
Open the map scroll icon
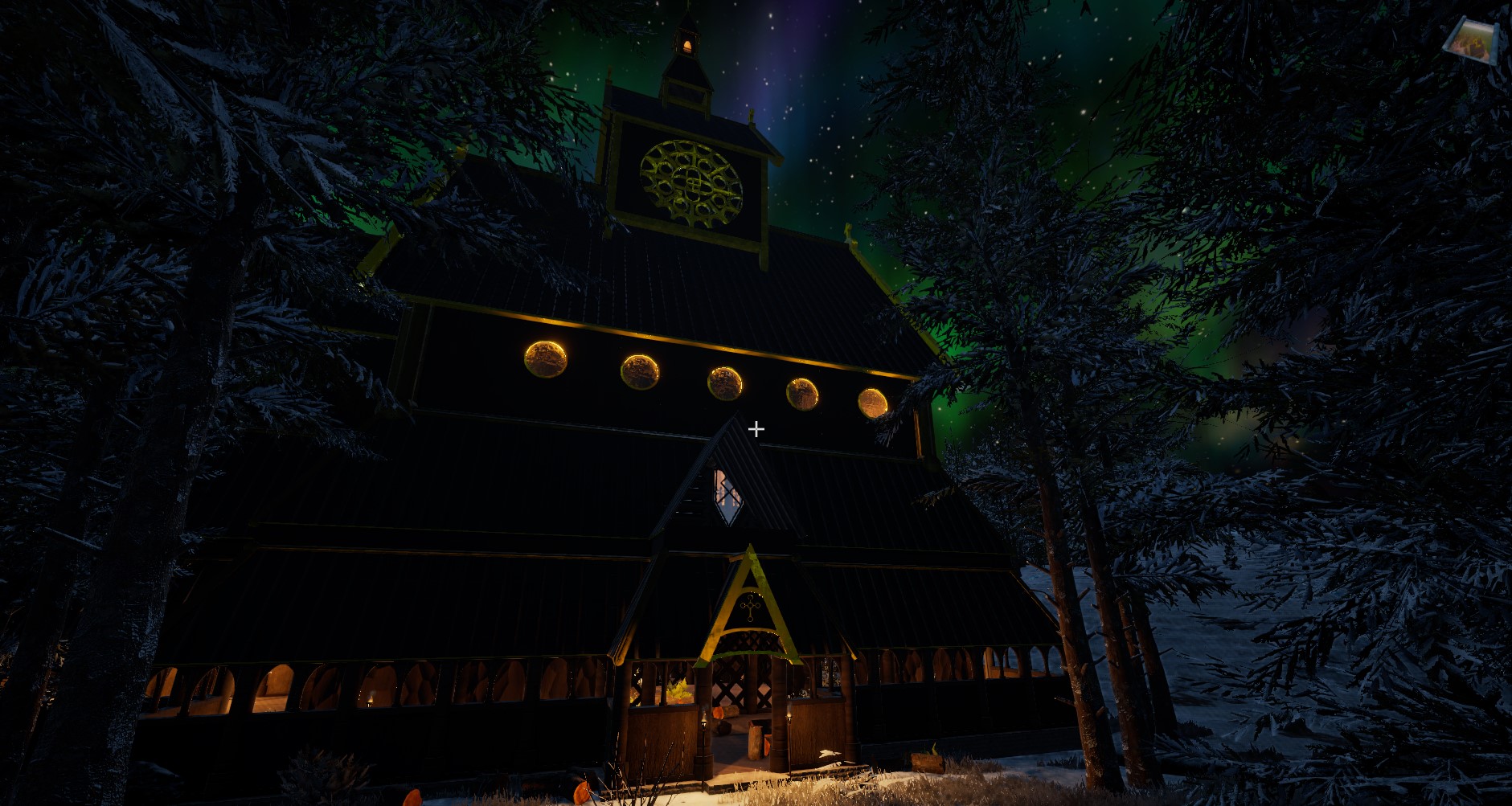click(x=1470, y=40)
